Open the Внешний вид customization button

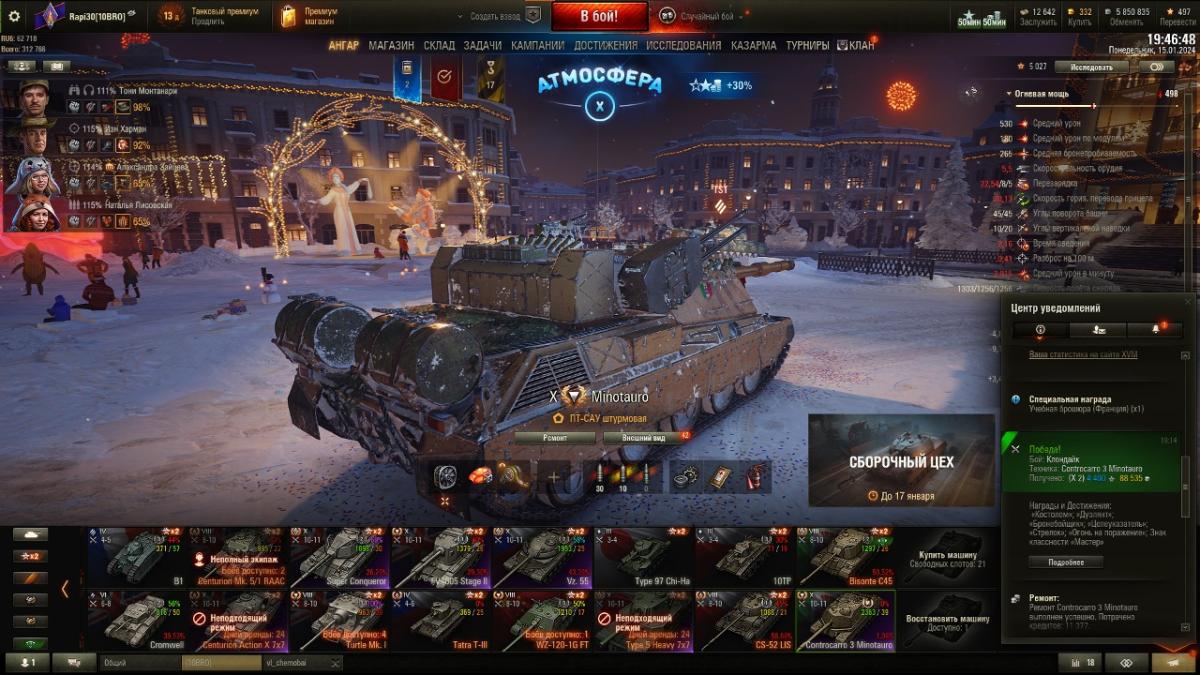point(641,437)
